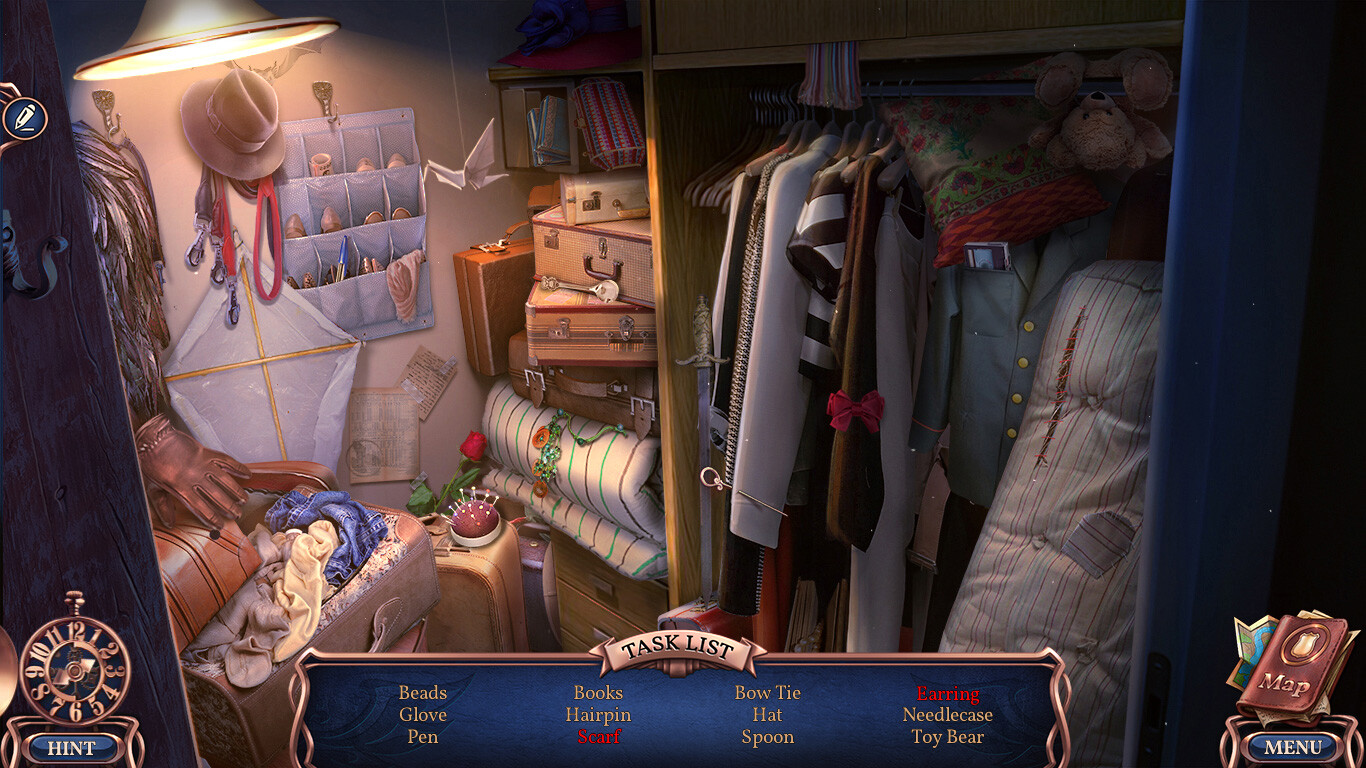This screenshot has width=1366, height=768.
Task: Open the pencil journal icon at top left
Action: click(27, 119)
